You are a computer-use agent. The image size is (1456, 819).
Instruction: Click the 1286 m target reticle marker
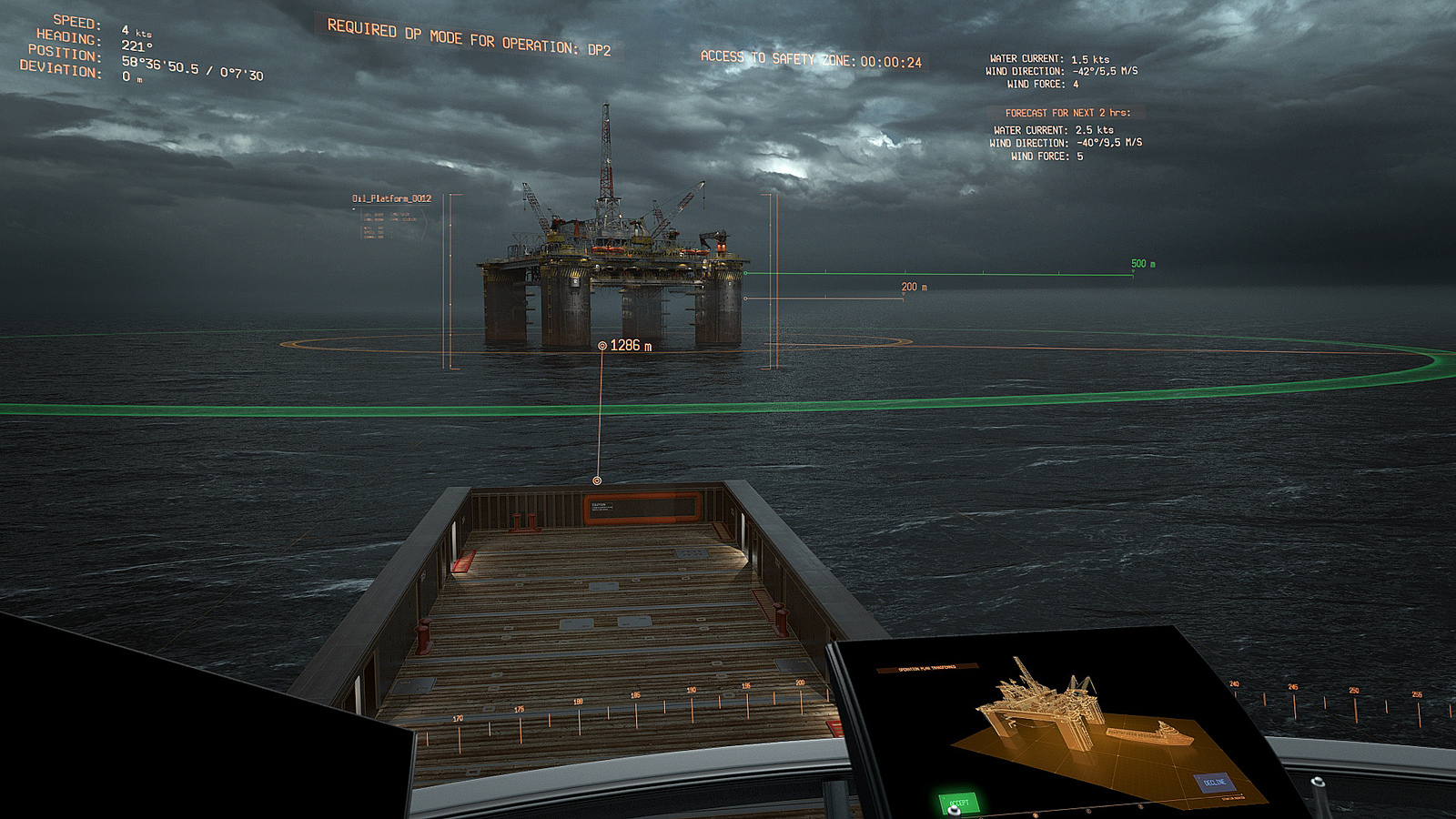click(602, 345)
